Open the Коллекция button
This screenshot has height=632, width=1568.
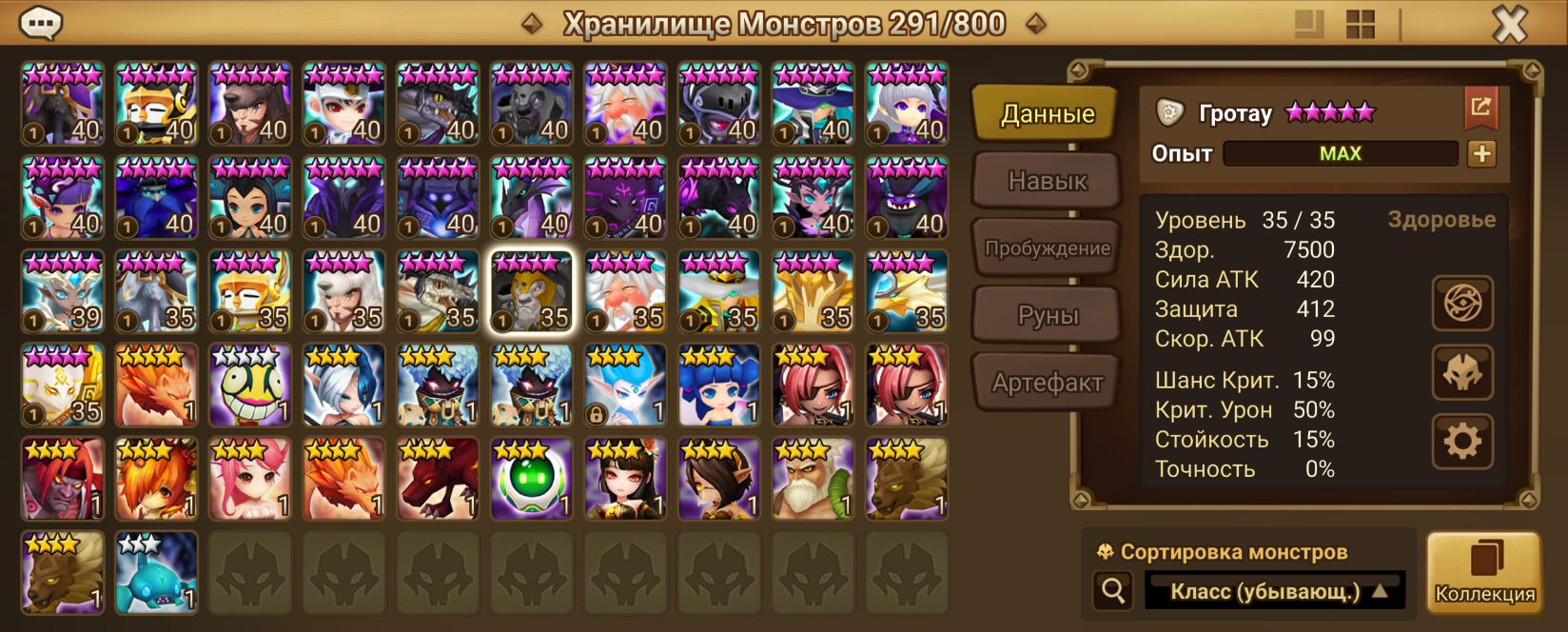click(1483, 573)
